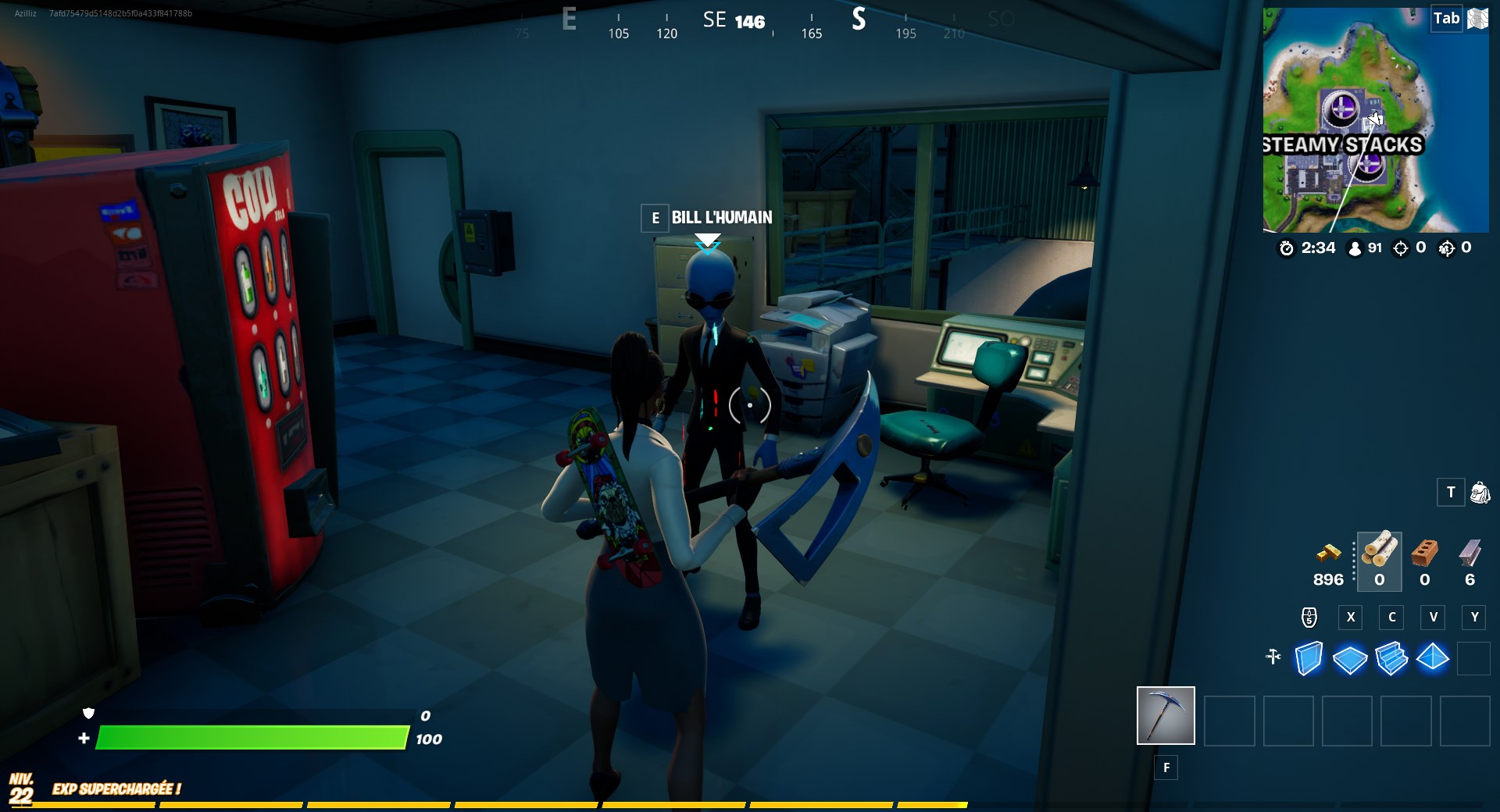This screenshot has height=812, width=1500.
Task: Click the players remaining icon showing 91
Action: tap(1354, 248)
